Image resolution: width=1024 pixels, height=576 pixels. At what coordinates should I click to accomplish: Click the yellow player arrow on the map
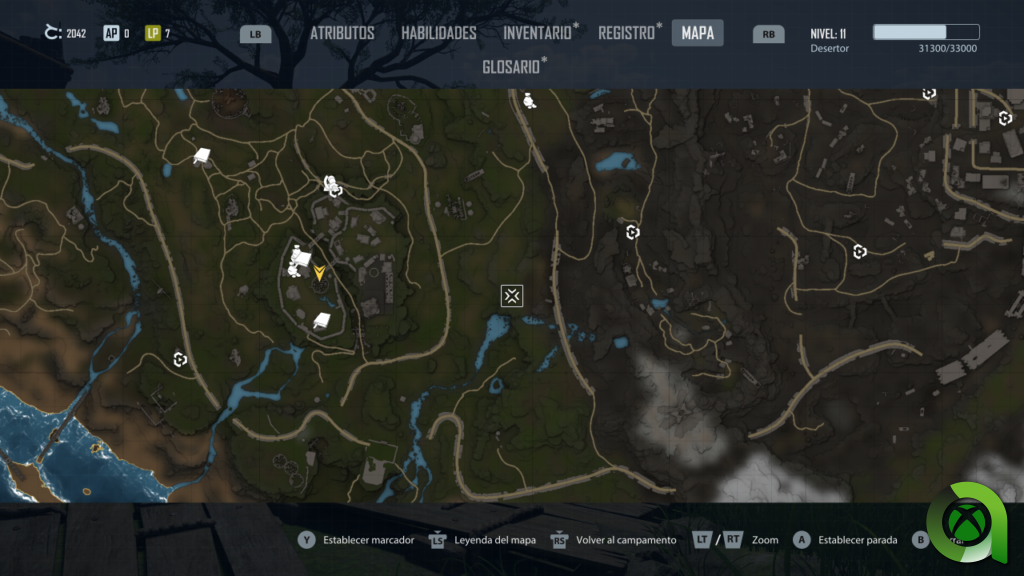pos(319,272)
